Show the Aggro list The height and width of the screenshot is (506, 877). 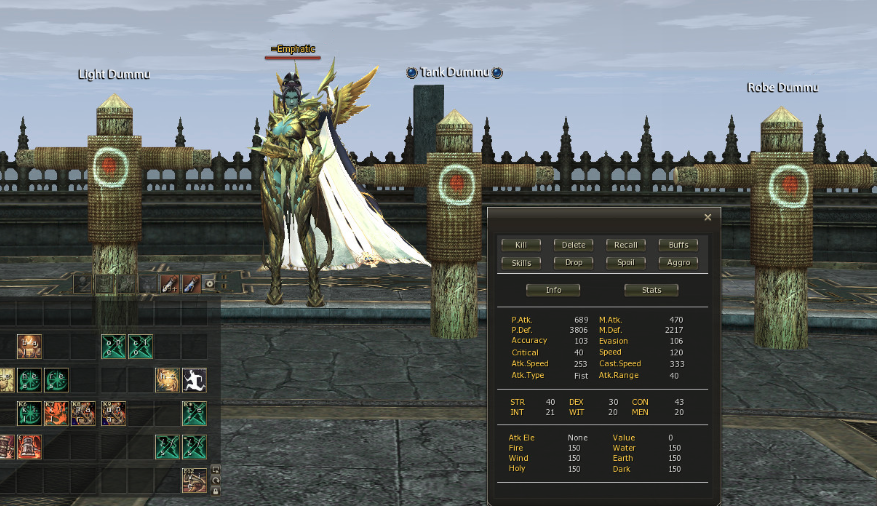678,263
